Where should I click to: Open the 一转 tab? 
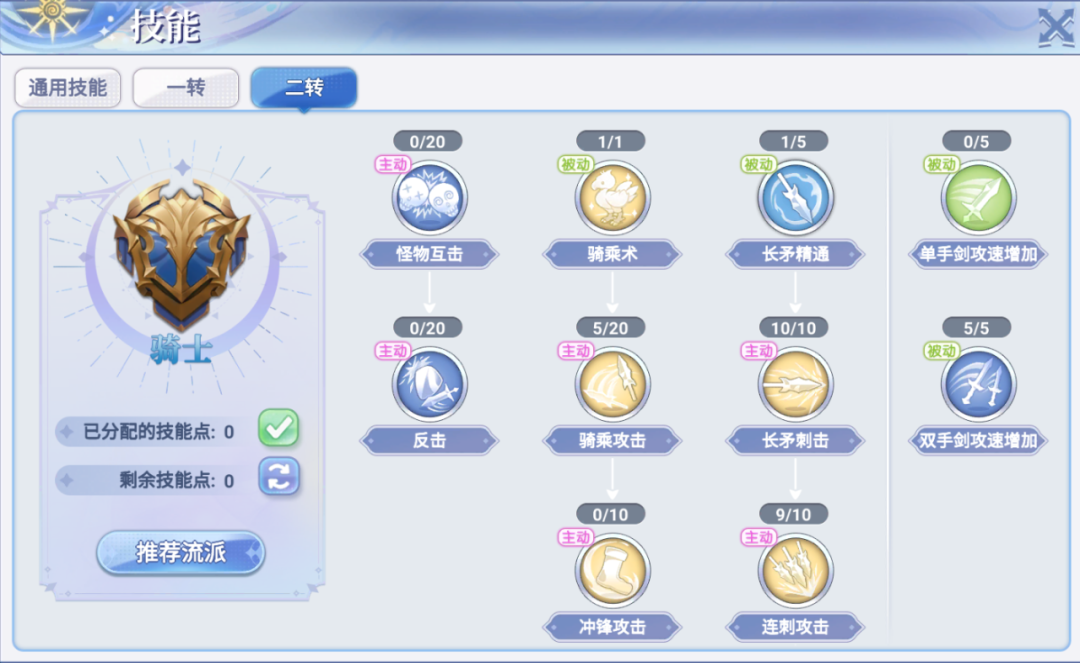[x=185, y=88]
